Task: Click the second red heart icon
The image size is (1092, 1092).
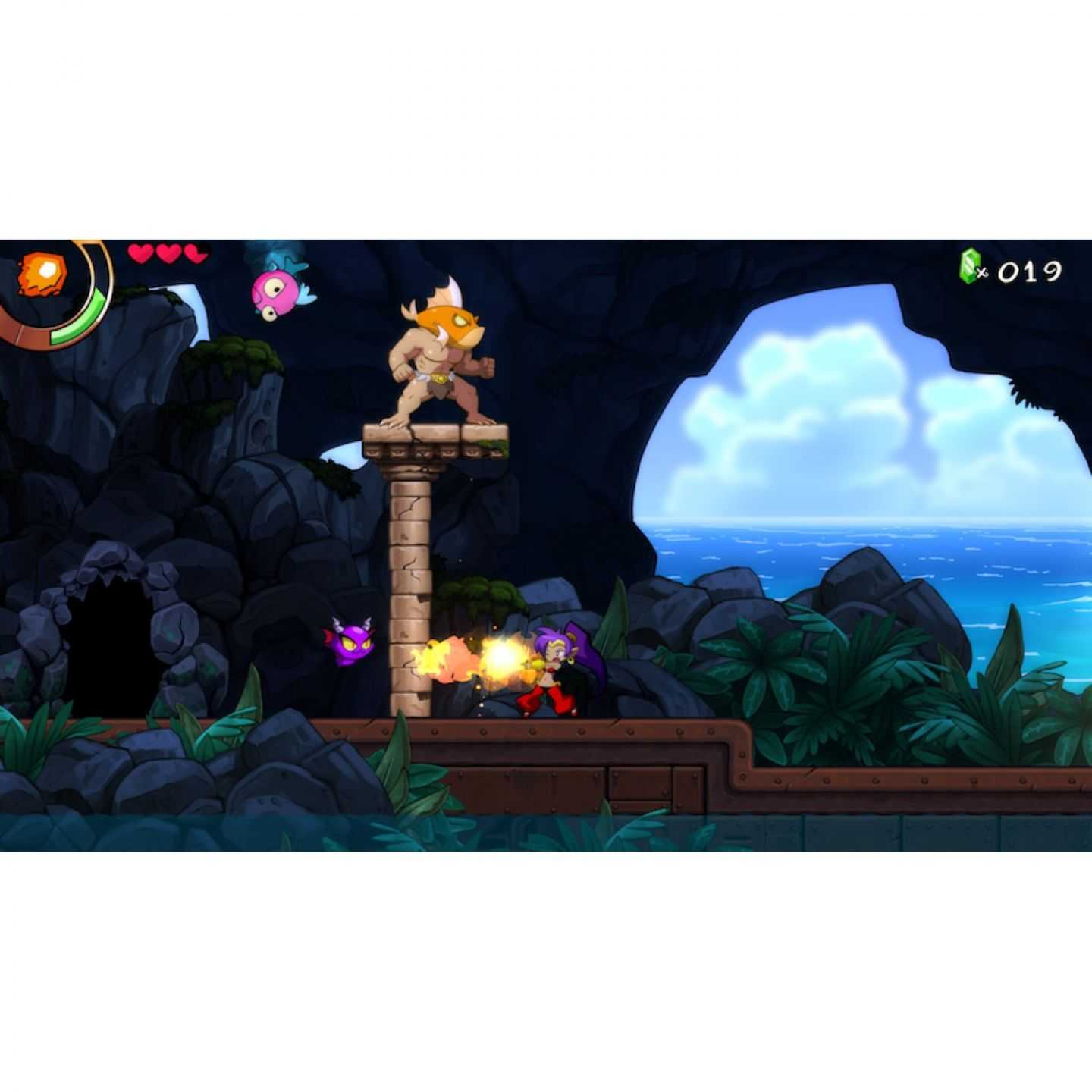Action: [167, 254]
